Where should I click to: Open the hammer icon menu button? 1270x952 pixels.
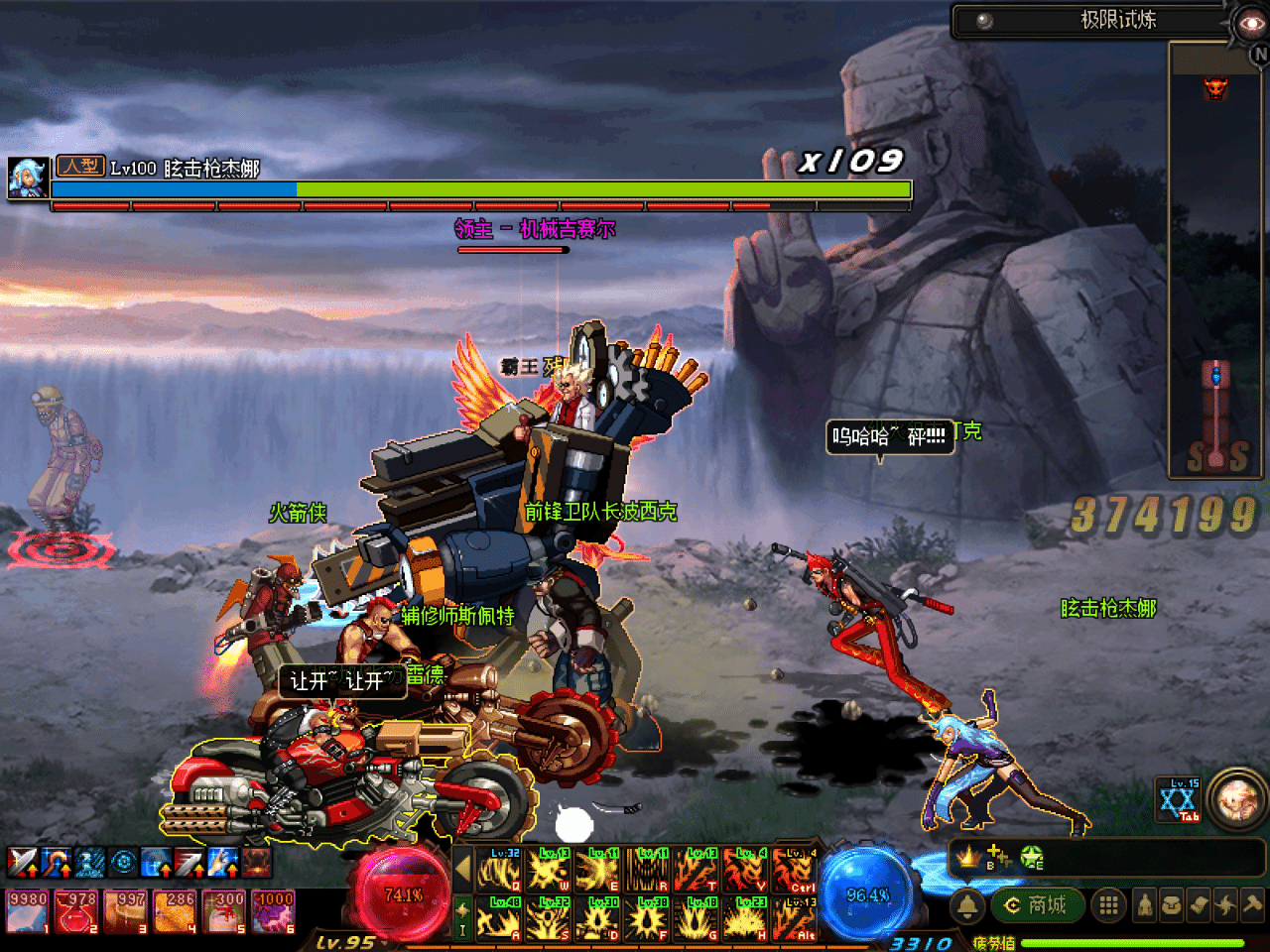click(1252, 905)
